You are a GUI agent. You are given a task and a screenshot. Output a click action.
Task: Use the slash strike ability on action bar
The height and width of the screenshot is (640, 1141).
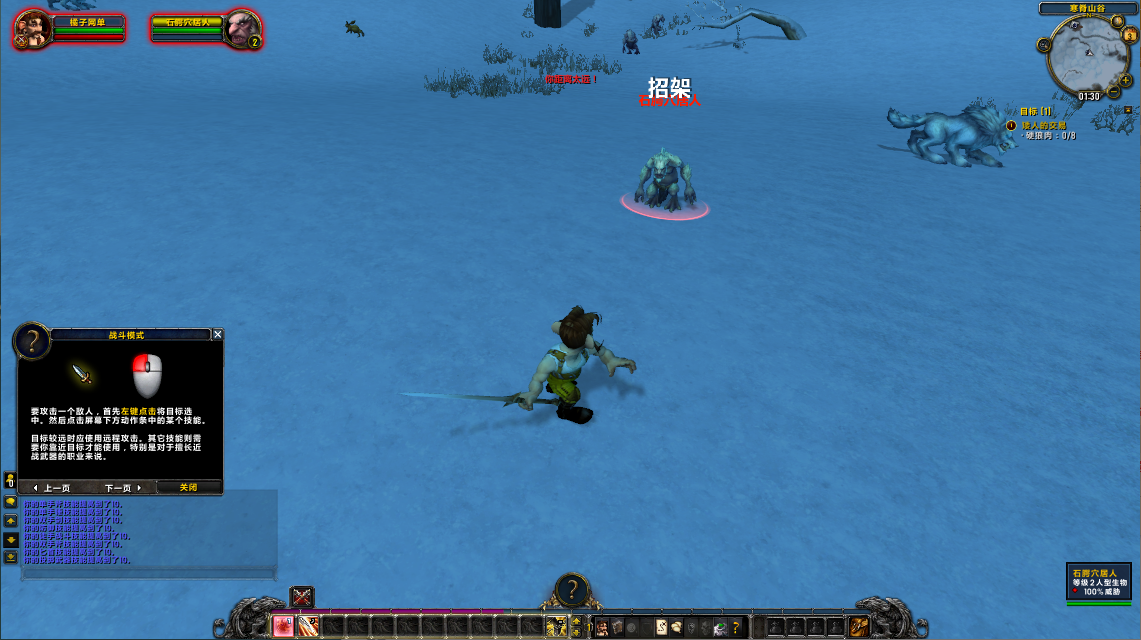click(x=308, y=627)
